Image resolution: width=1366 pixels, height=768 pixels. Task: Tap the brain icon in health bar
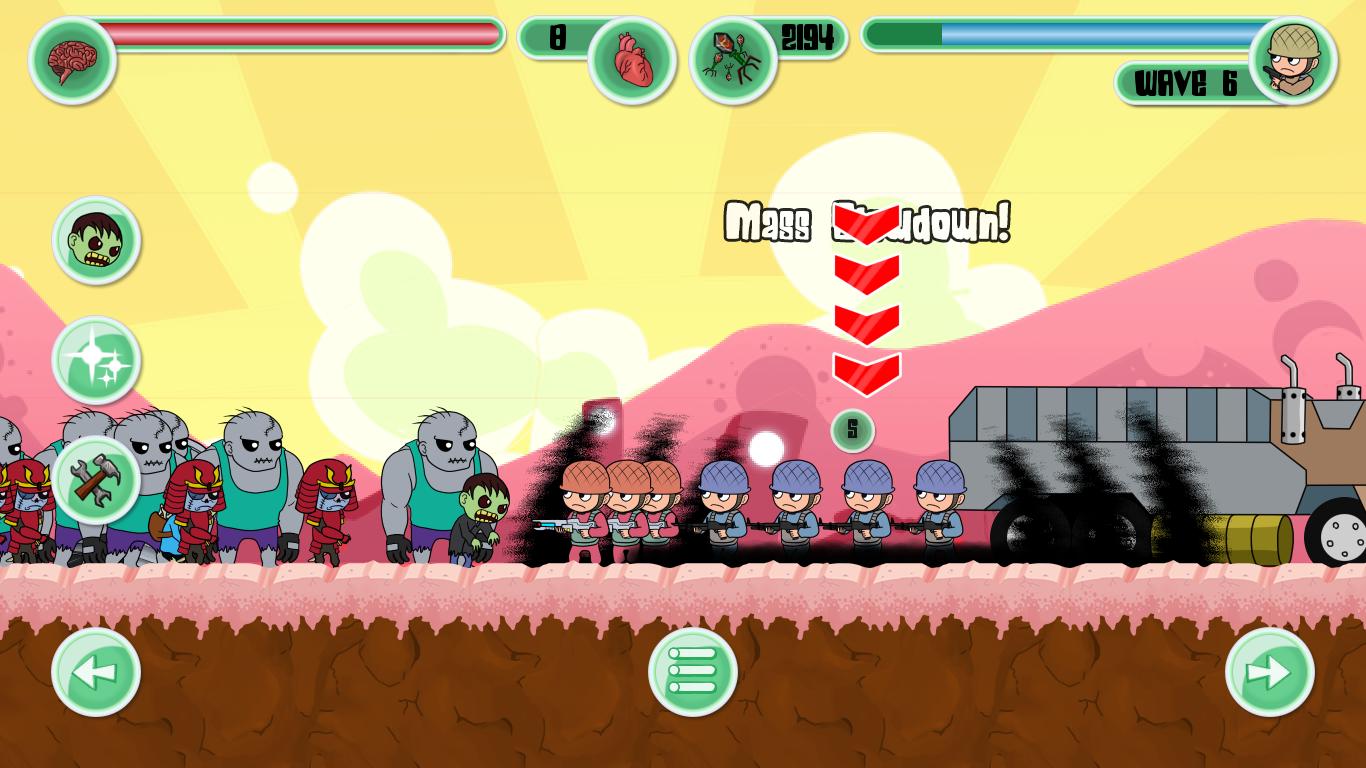(72, 60)
